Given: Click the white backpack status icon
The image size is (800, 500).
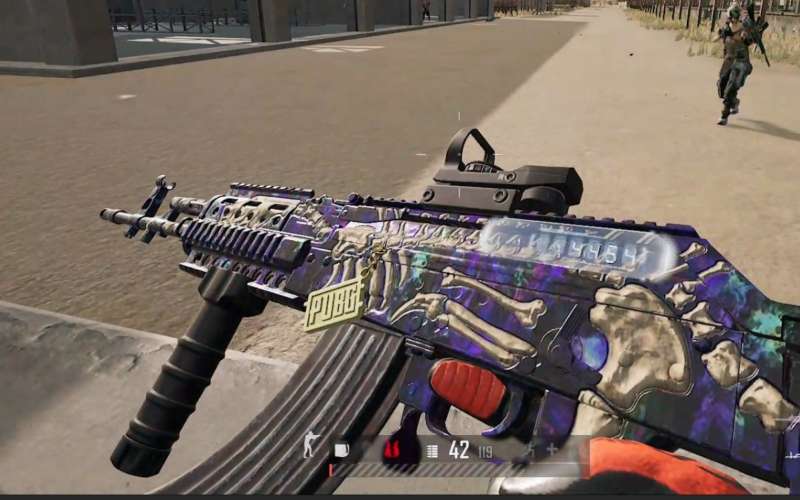Looking at the screenshot, I should tap(342, 450).
